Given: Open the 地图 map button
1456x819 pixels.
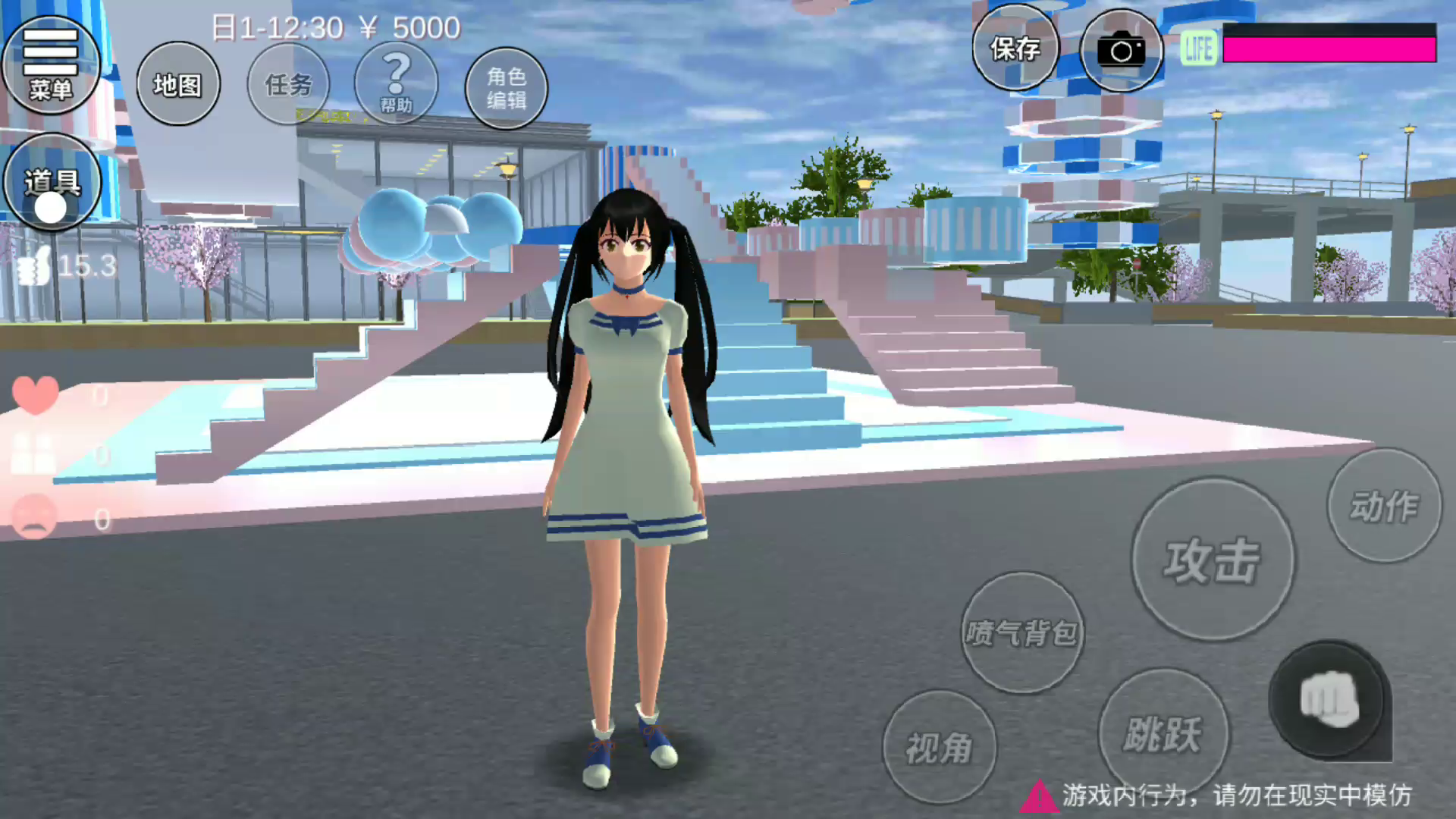Looking at the screenshot, I should click(178, 84).
